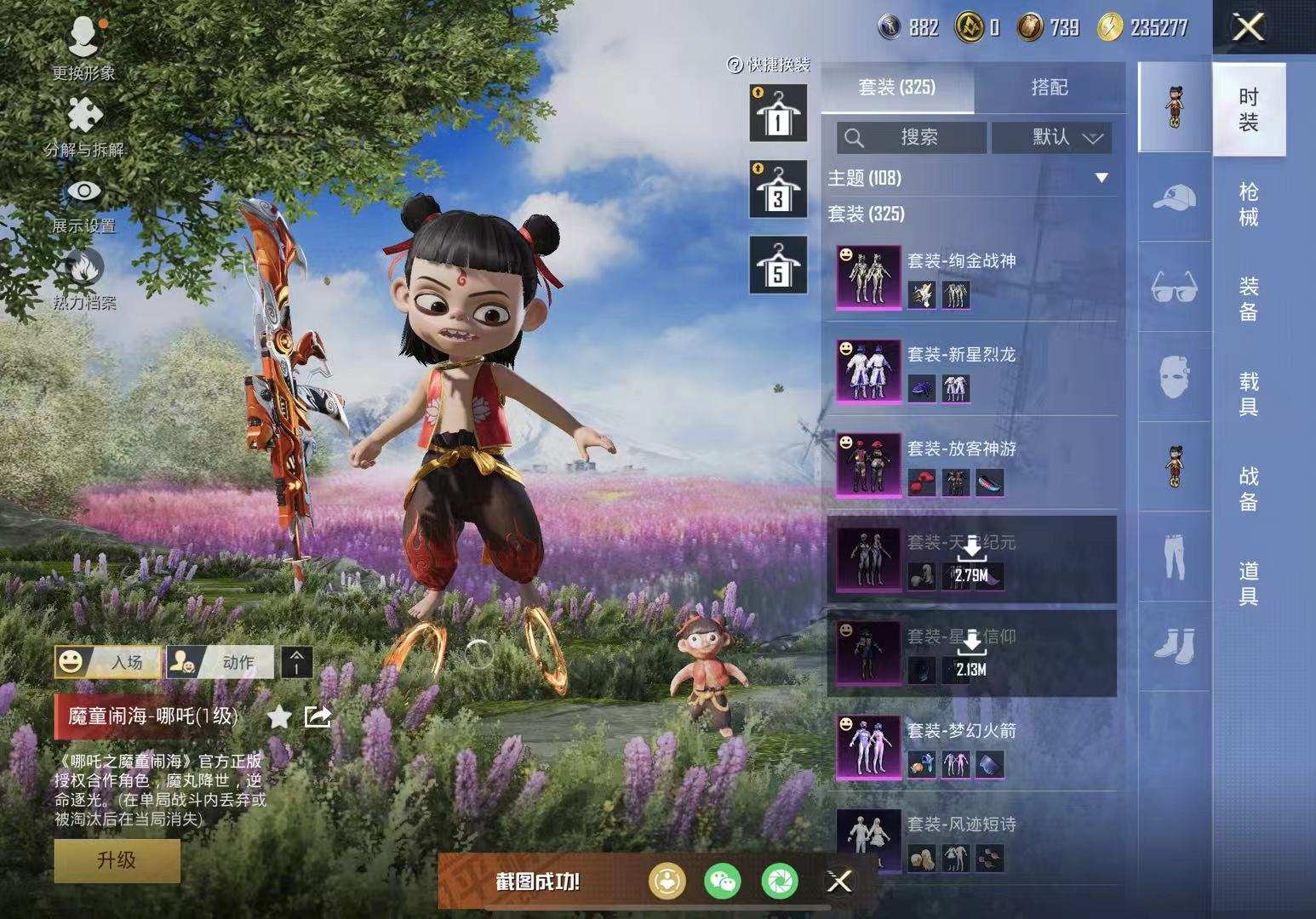Switch to the 枪械 firearms category
Viewport: 1316px width, 919px height.
pyautogui.click(x=1248, y=204)
